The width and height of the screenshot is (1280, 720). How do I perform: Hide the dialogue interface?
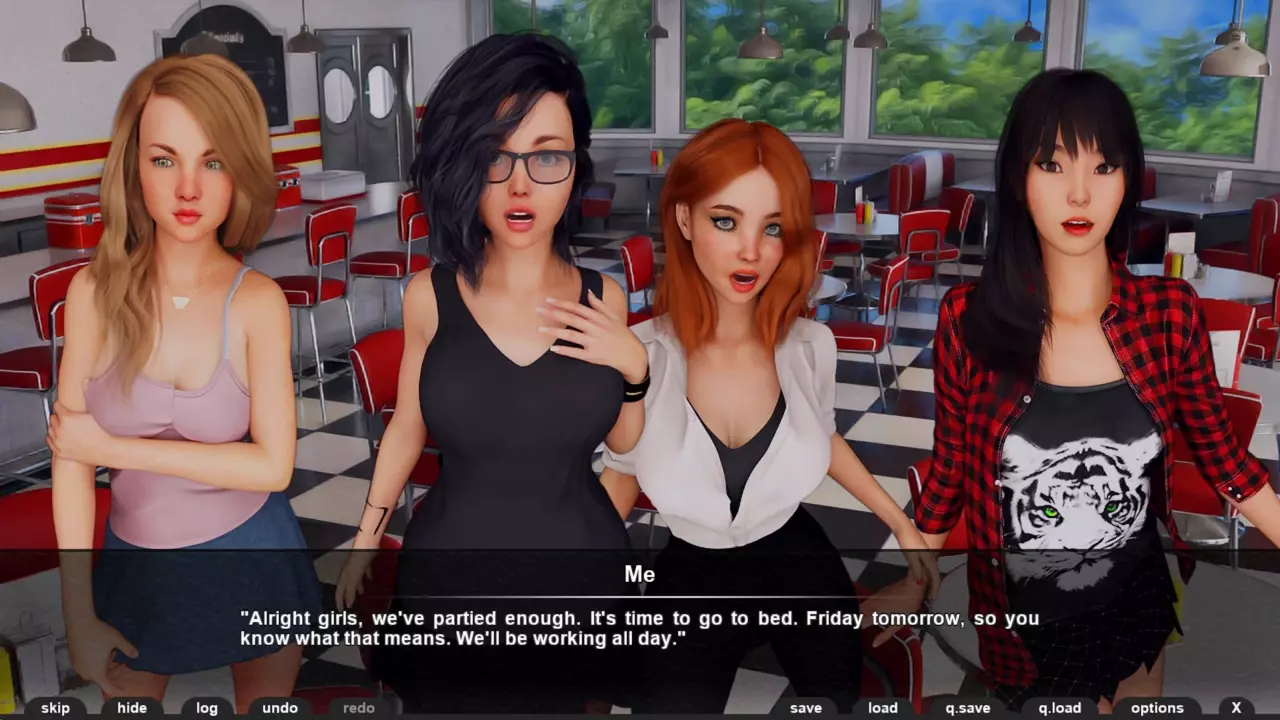(x=132, y=708)
